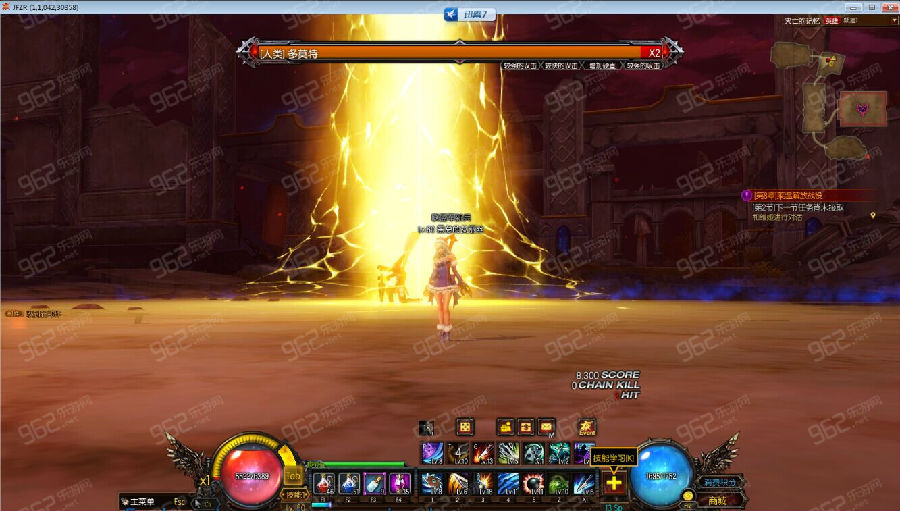Activate the green monster face skill
The width and height of the screenshot is (900, 511).
pos(560,484)
